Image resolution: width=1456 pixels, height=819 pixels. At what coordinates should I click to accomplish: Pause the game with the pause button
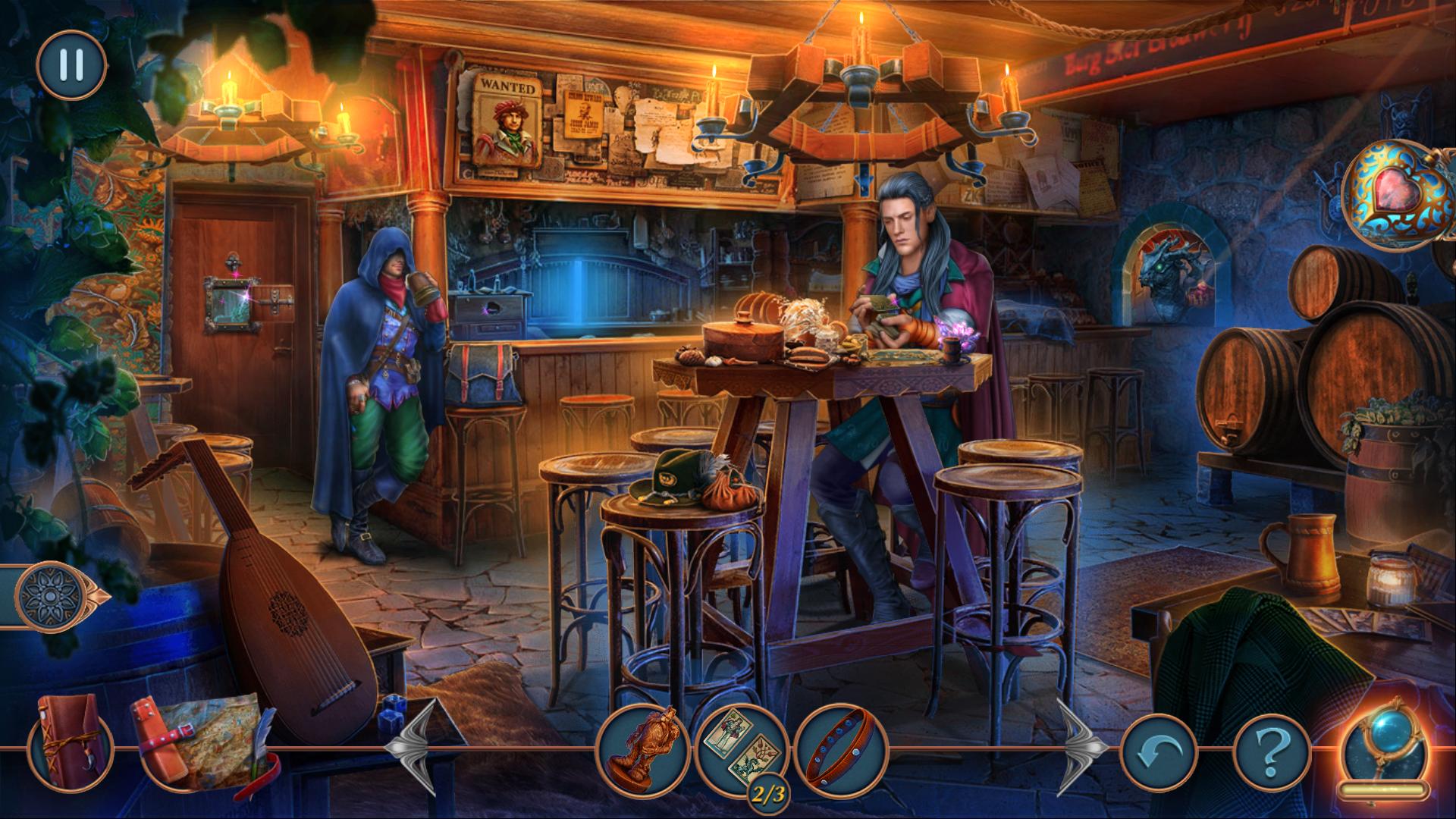[71, 64]
